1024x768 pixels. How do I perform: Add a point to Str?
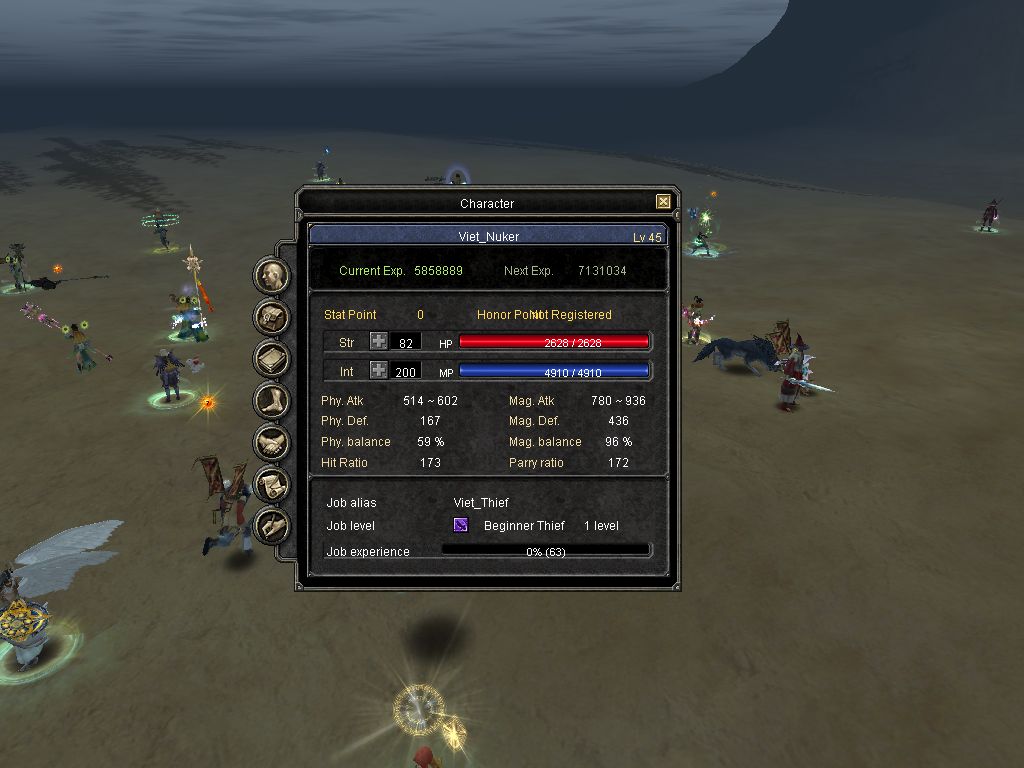click(x=379, y=342)
